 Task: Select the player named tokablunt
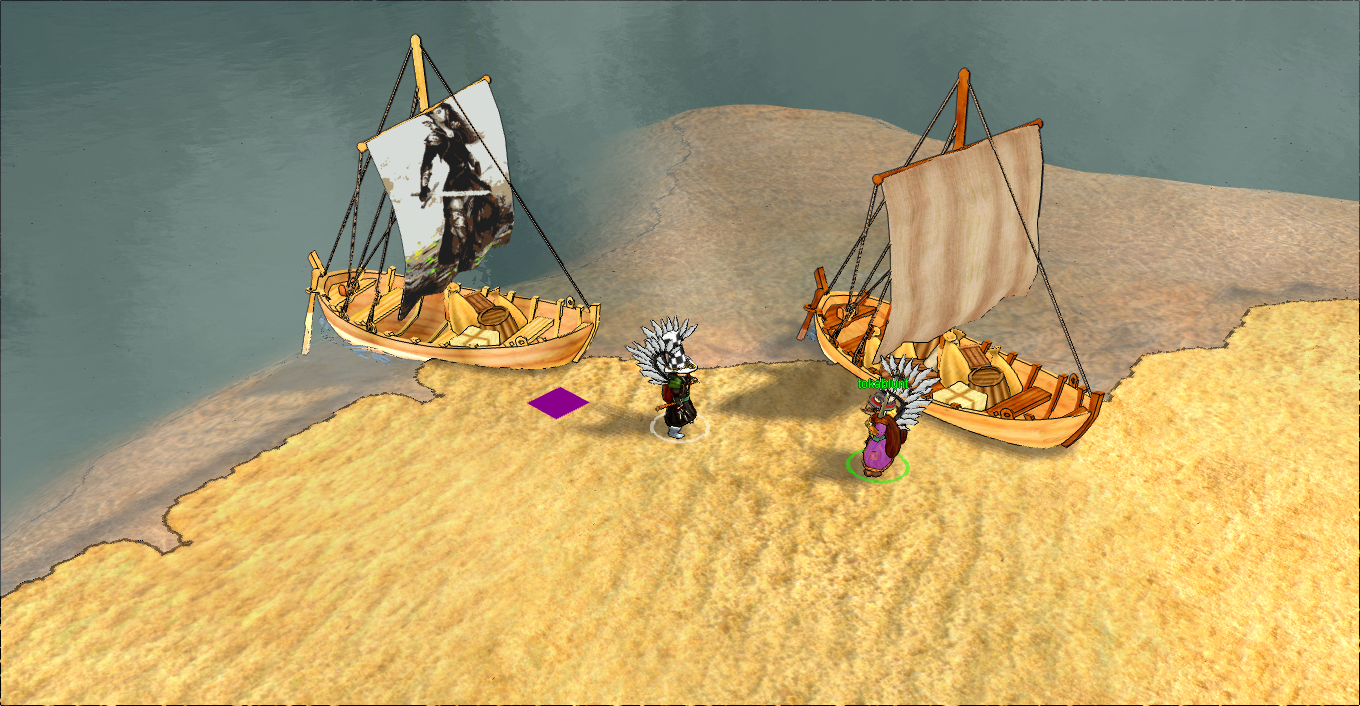coord(880,435)
